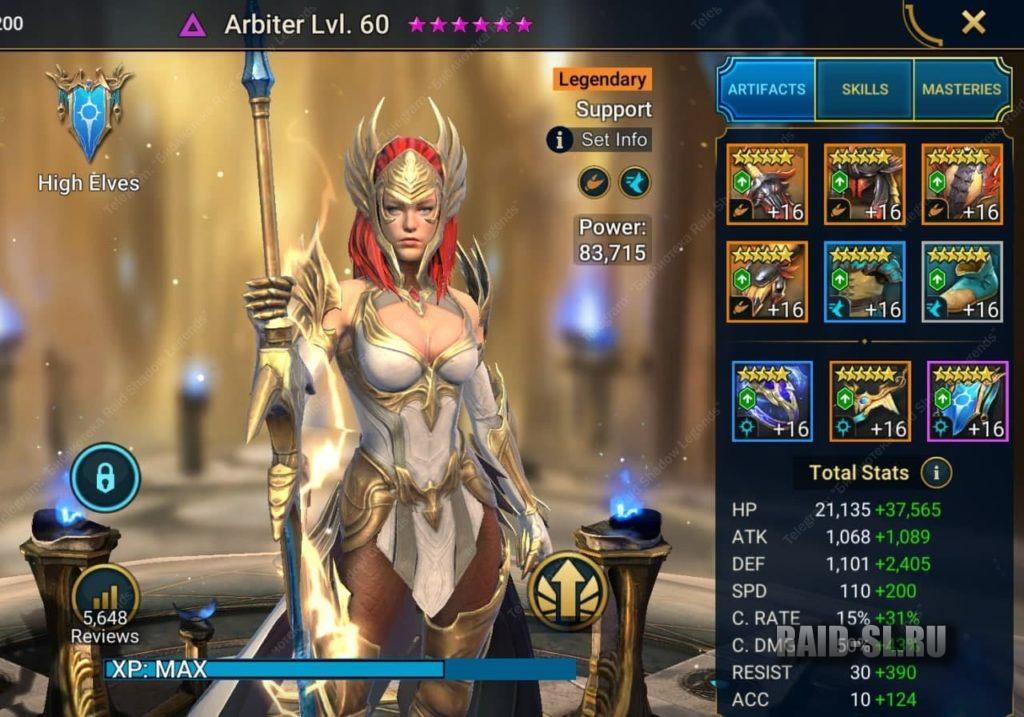Choose the equipped gauntlets artifact
The height and width of the screenshot is (717, 1024).
(x=767, y=282)
